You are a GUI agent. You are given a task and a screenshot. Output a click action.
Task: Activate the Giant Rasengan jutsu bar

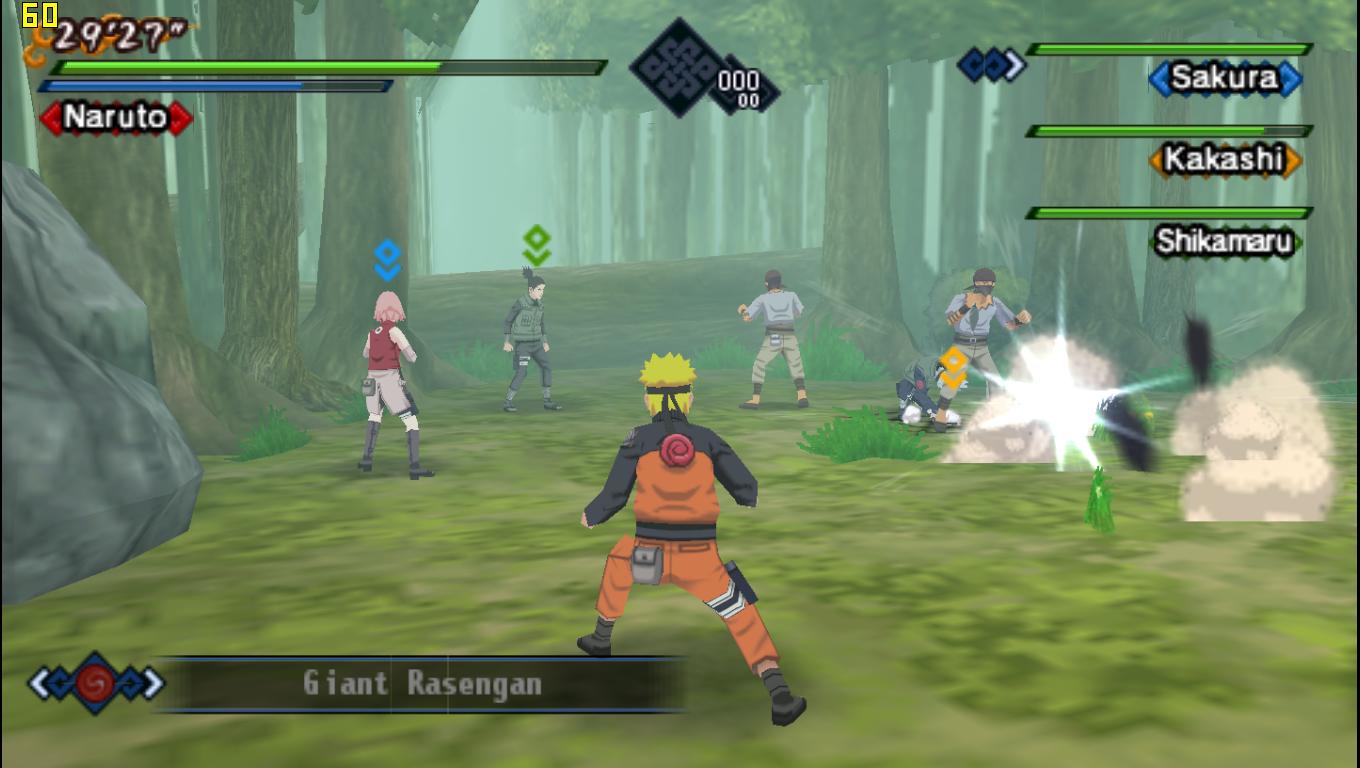(422, 684)
